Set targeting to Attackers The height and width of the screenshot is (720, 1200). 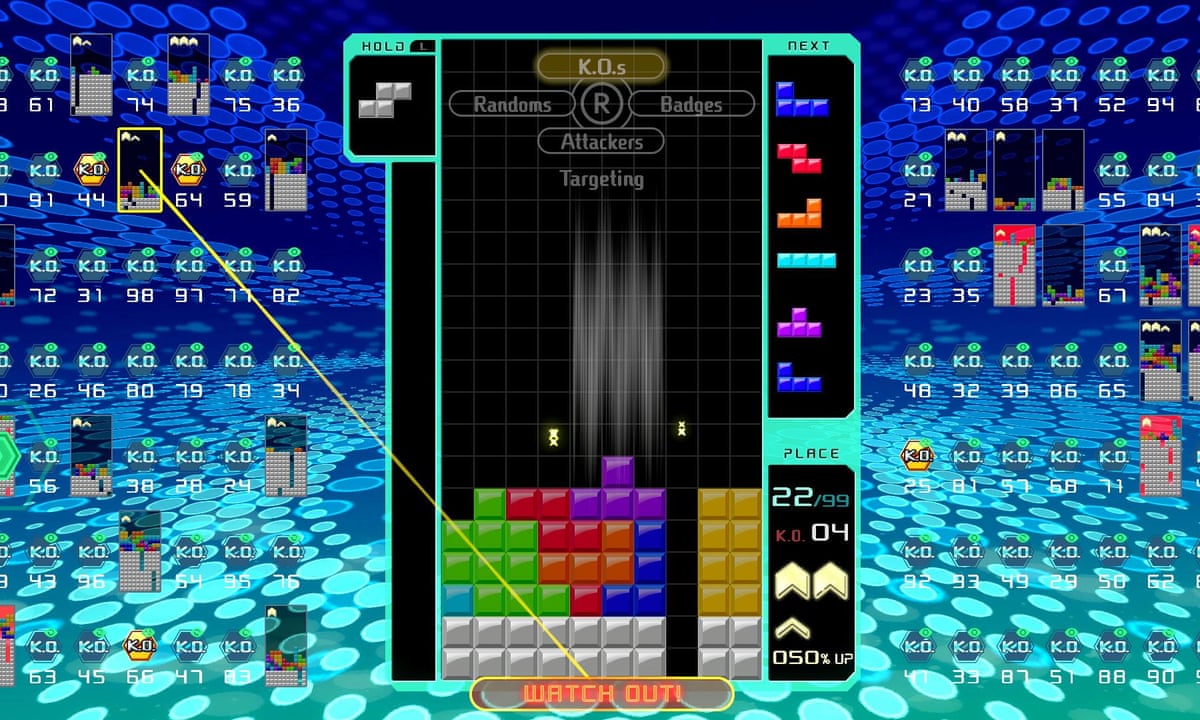(x=600, y=141)
